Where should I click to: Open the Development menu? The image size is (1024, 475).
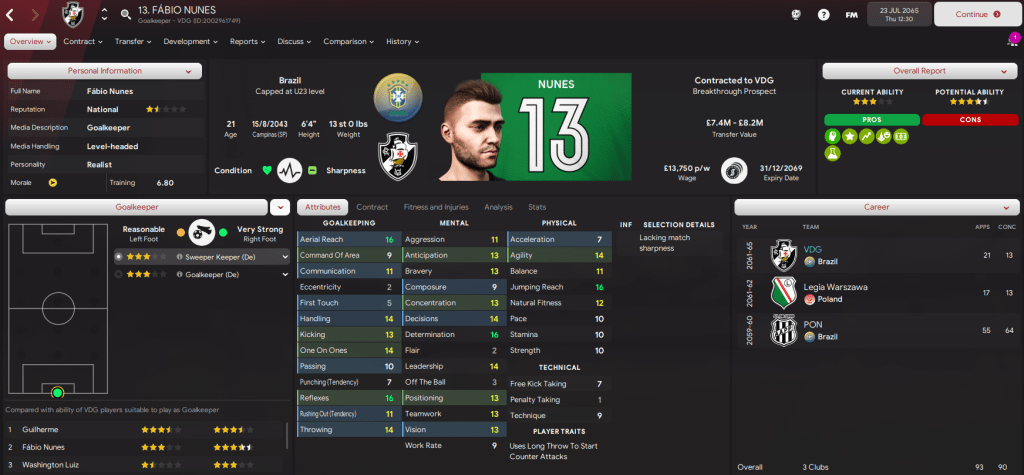tap(190, 42)
